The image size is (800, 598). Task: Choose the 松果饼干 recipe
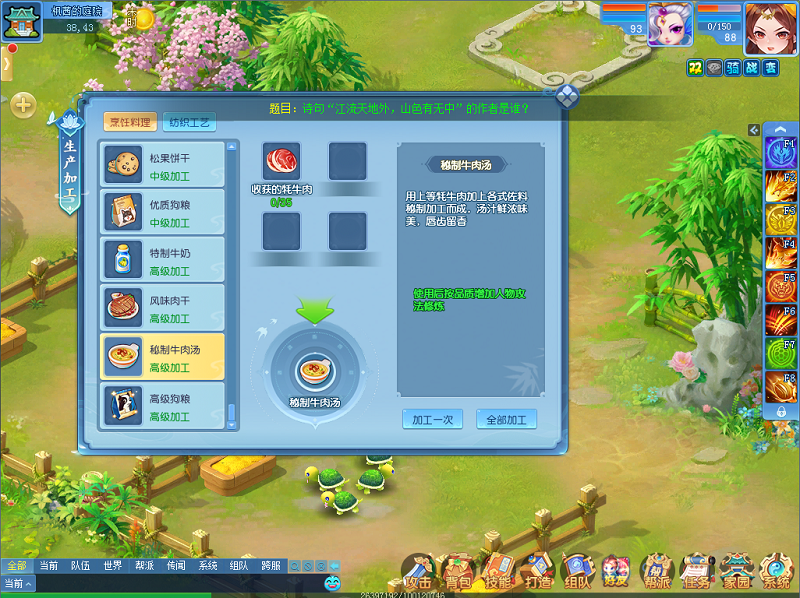pyautogui.click(x=163, y=165)
